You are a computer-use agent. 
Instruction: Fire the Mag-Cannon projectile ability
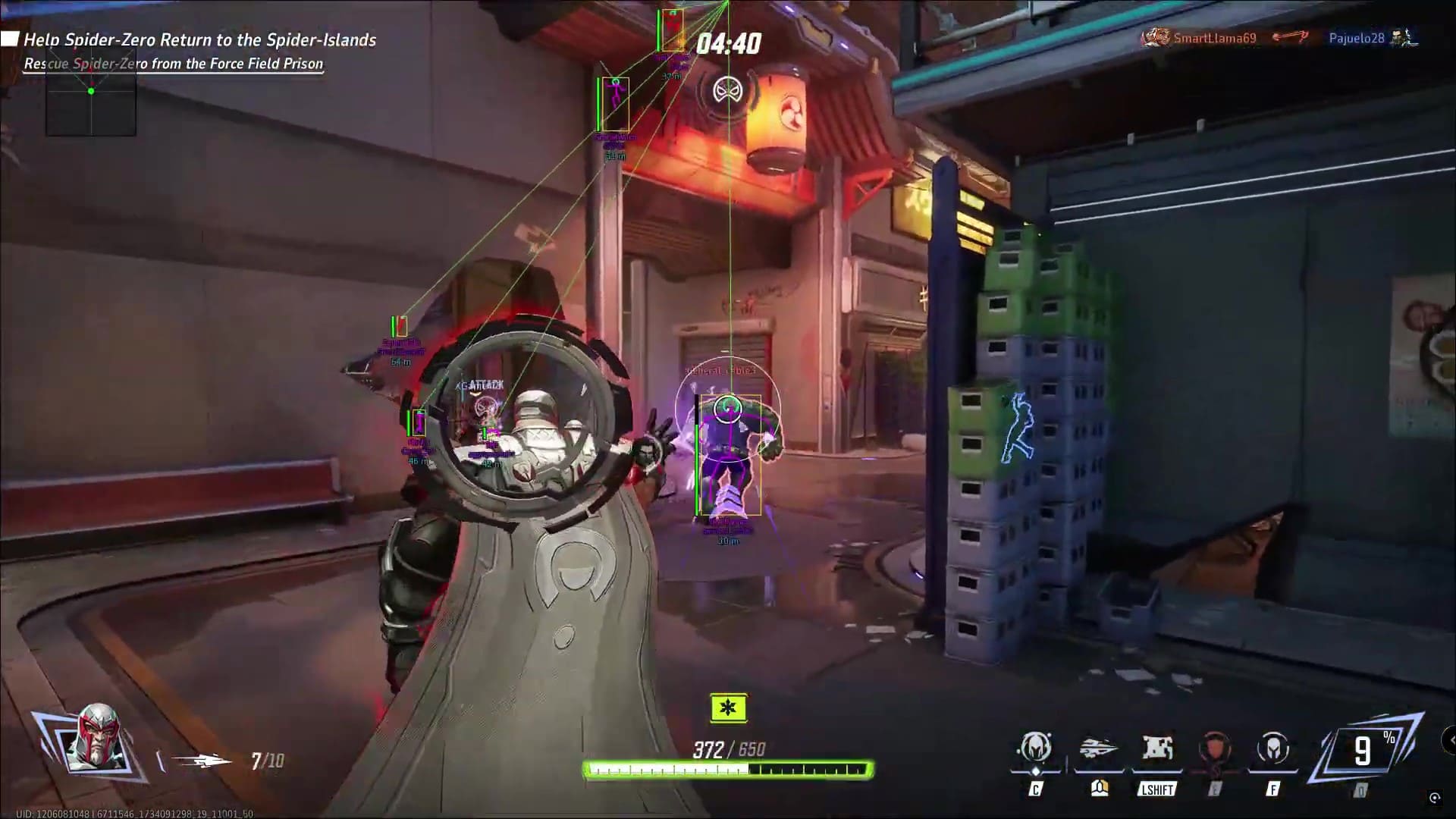click(1099, 749)
